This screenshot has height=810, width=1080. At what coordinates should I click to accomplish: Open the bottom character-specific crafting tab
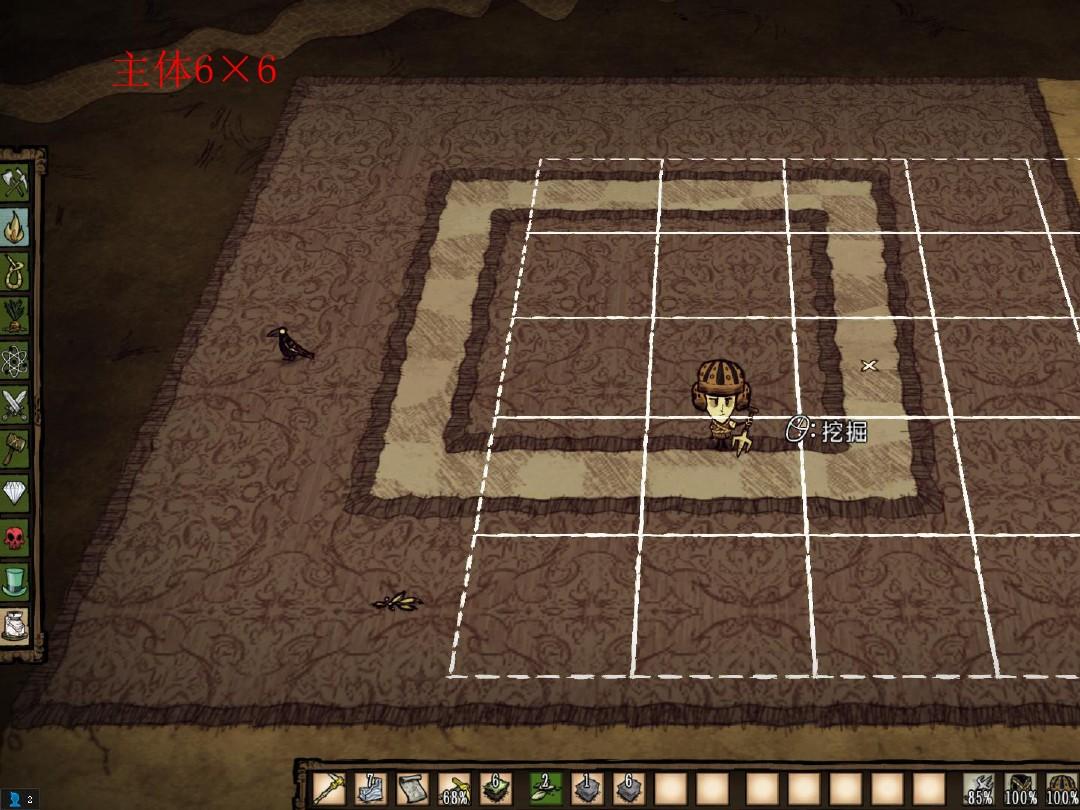(15, 625)
